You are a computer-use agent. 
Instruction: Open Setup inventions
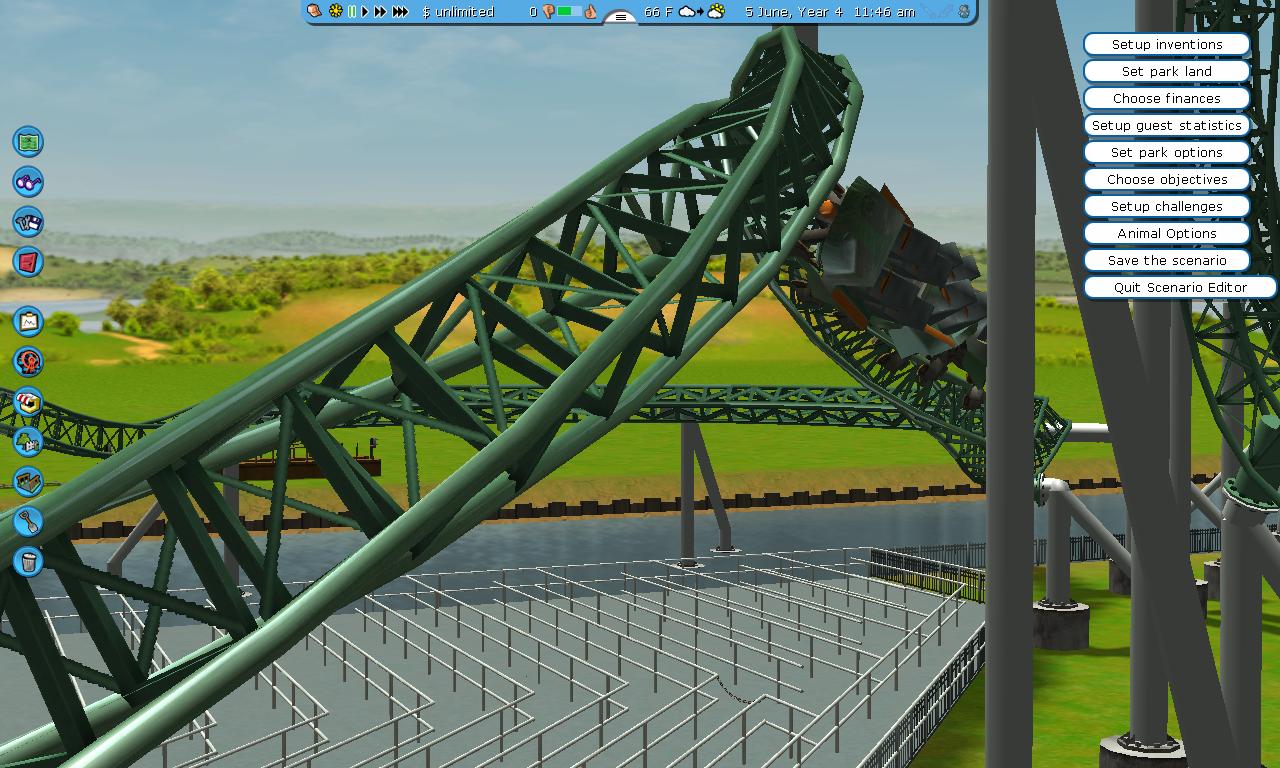pos(1166,45)
